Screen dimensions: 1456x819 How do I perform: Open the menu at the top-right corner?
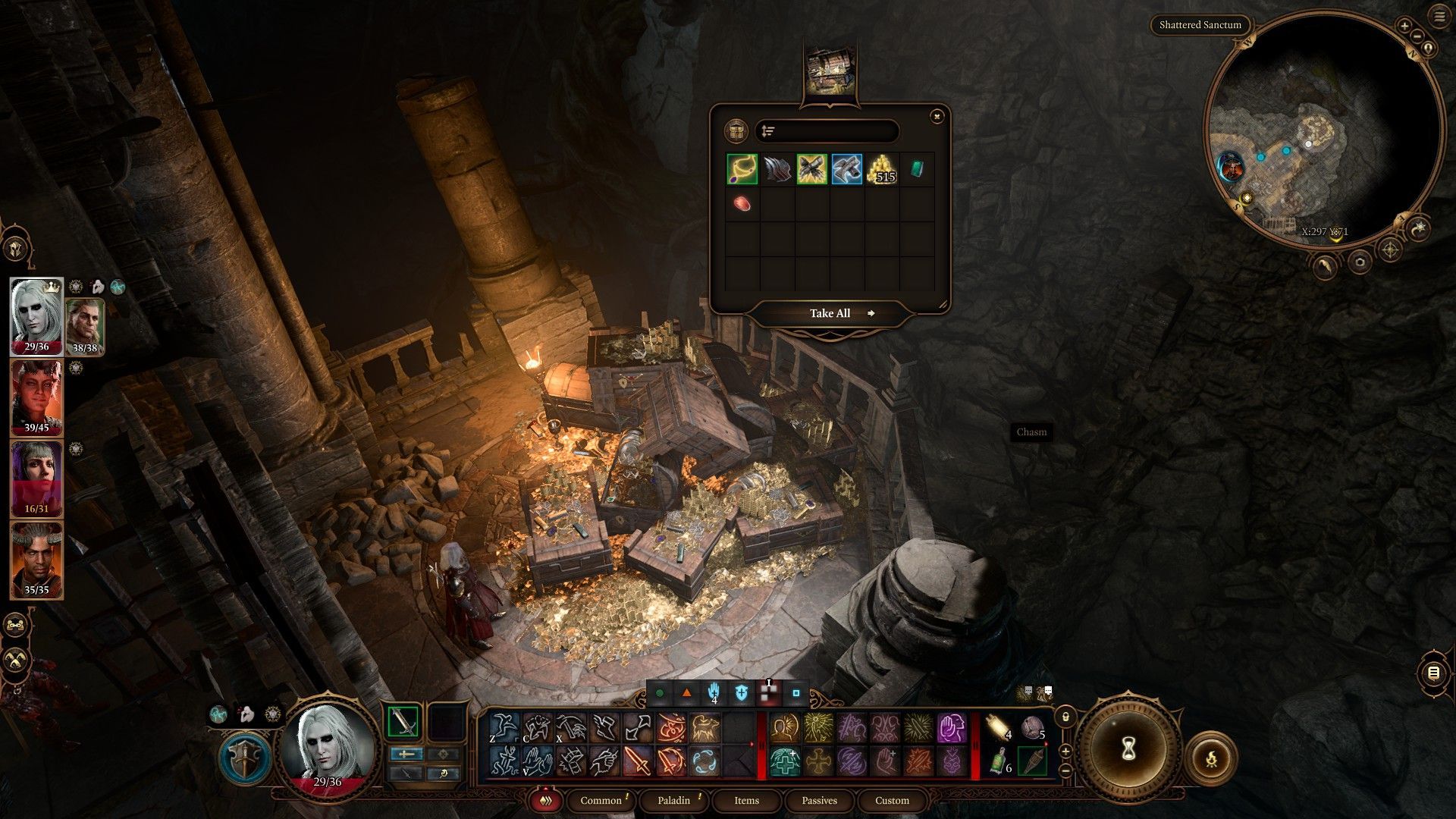point(1440,17)
